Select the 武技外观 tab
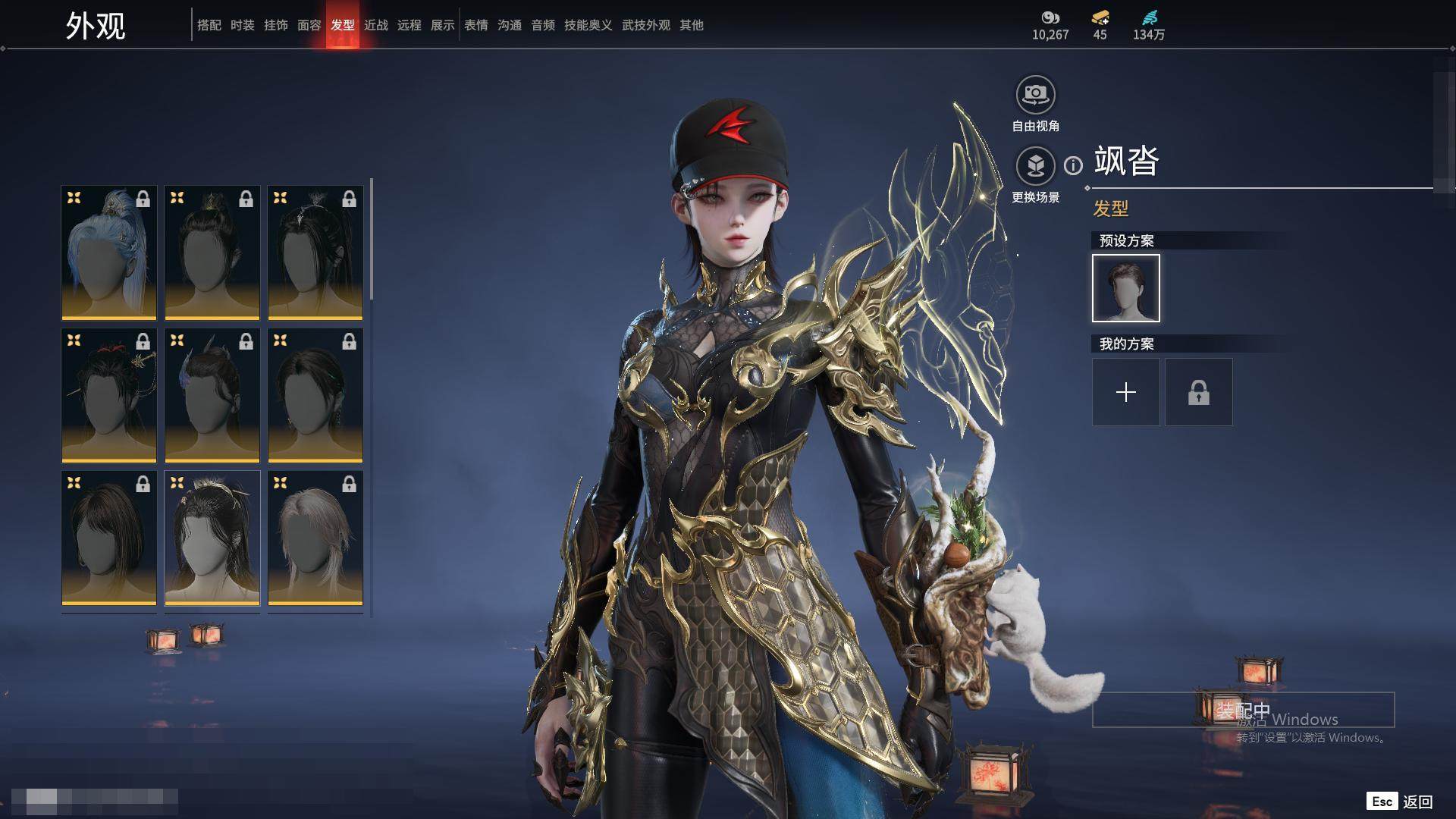This screenshot has height=819, width=1456. click(x=646, y=25)
